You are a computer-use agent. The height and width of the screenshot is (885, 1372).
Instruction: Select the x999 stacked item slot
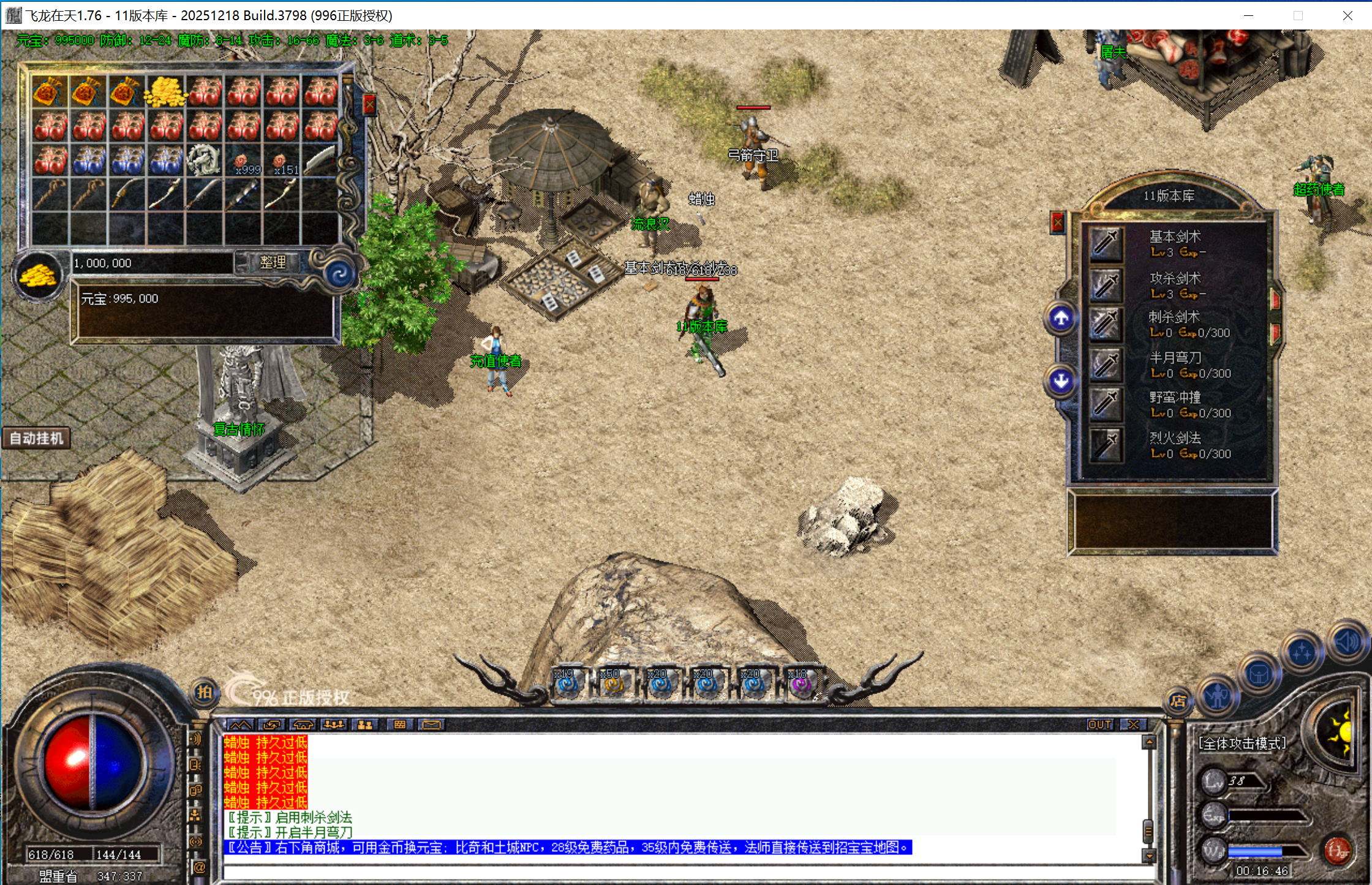244,160
